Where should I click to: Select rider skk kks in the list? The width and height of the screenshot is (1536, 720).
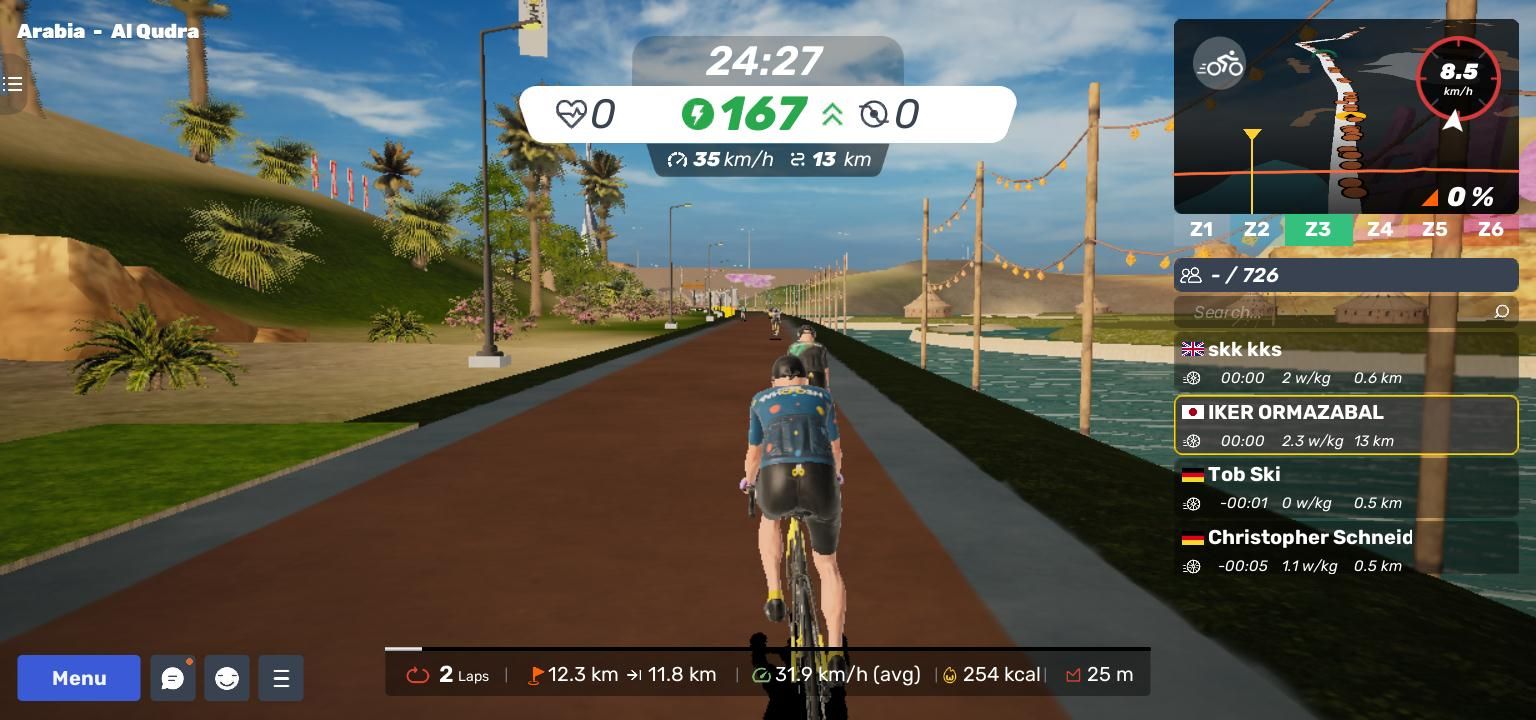tap(1346, 362)
